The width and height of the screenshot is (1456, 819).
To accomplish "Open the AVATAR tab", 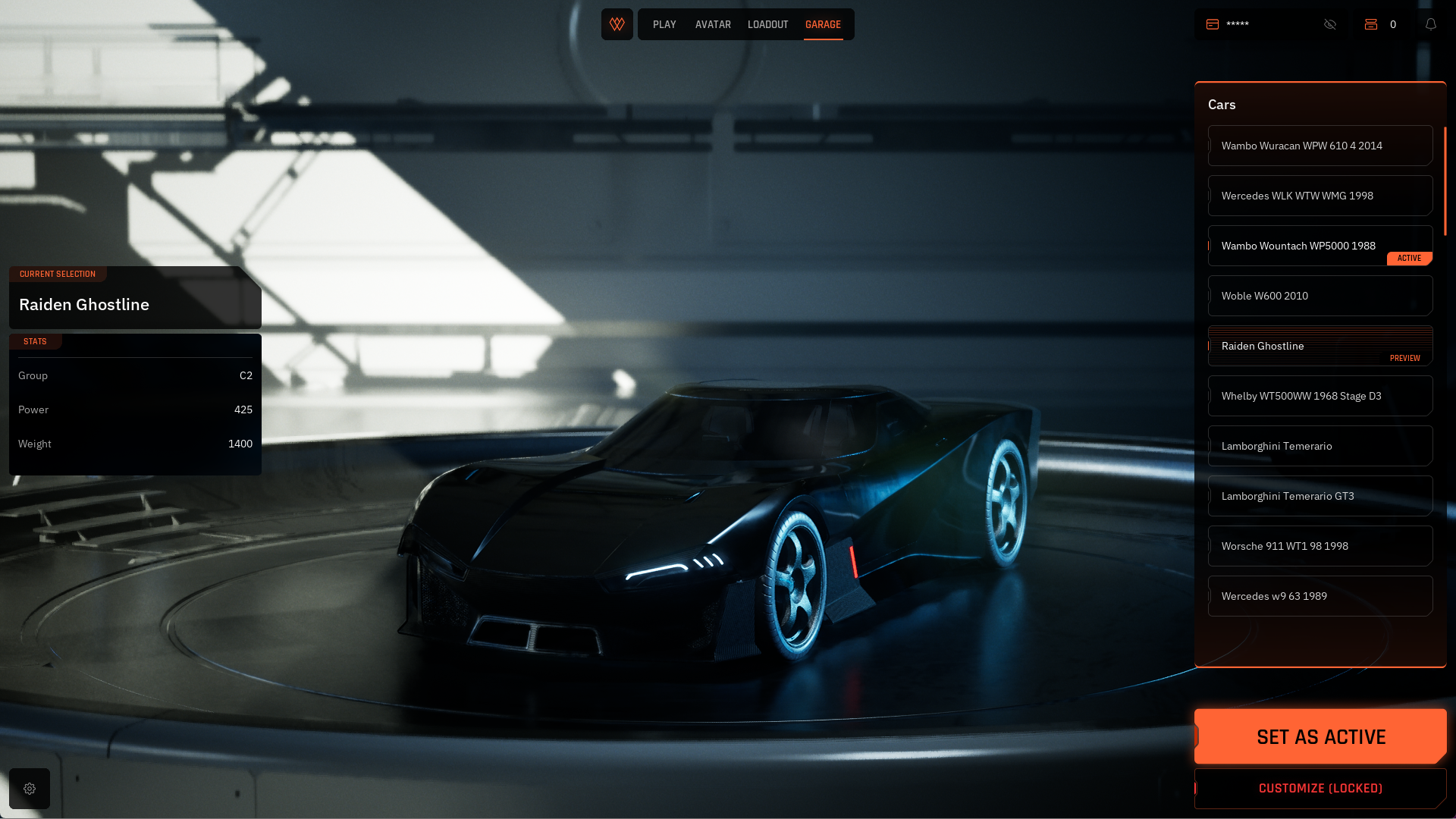I will point(713,24).
